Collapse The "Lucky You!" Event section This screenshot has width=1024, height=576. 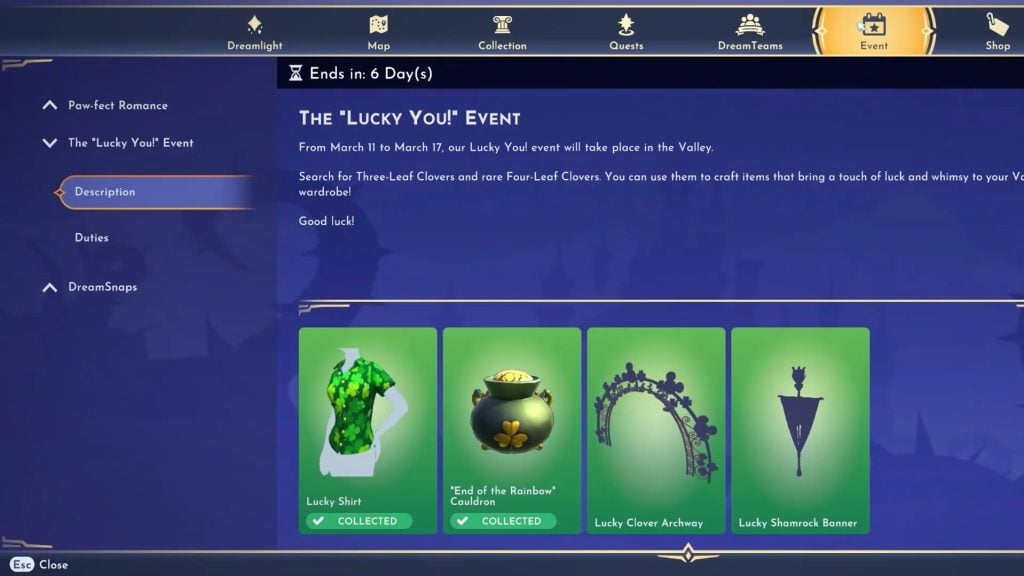click(x=130, y=143)
